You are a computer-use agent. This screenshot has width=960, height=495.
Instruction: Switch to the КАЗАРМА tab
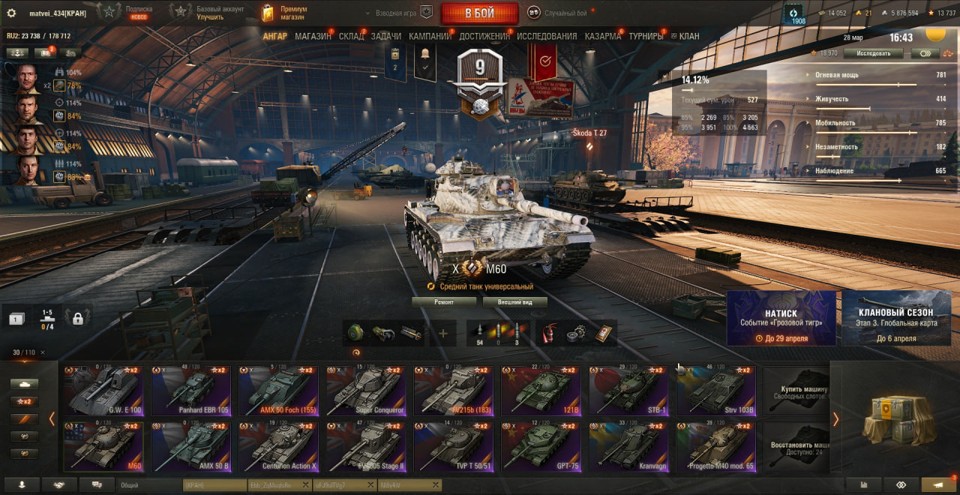(603, 36)
